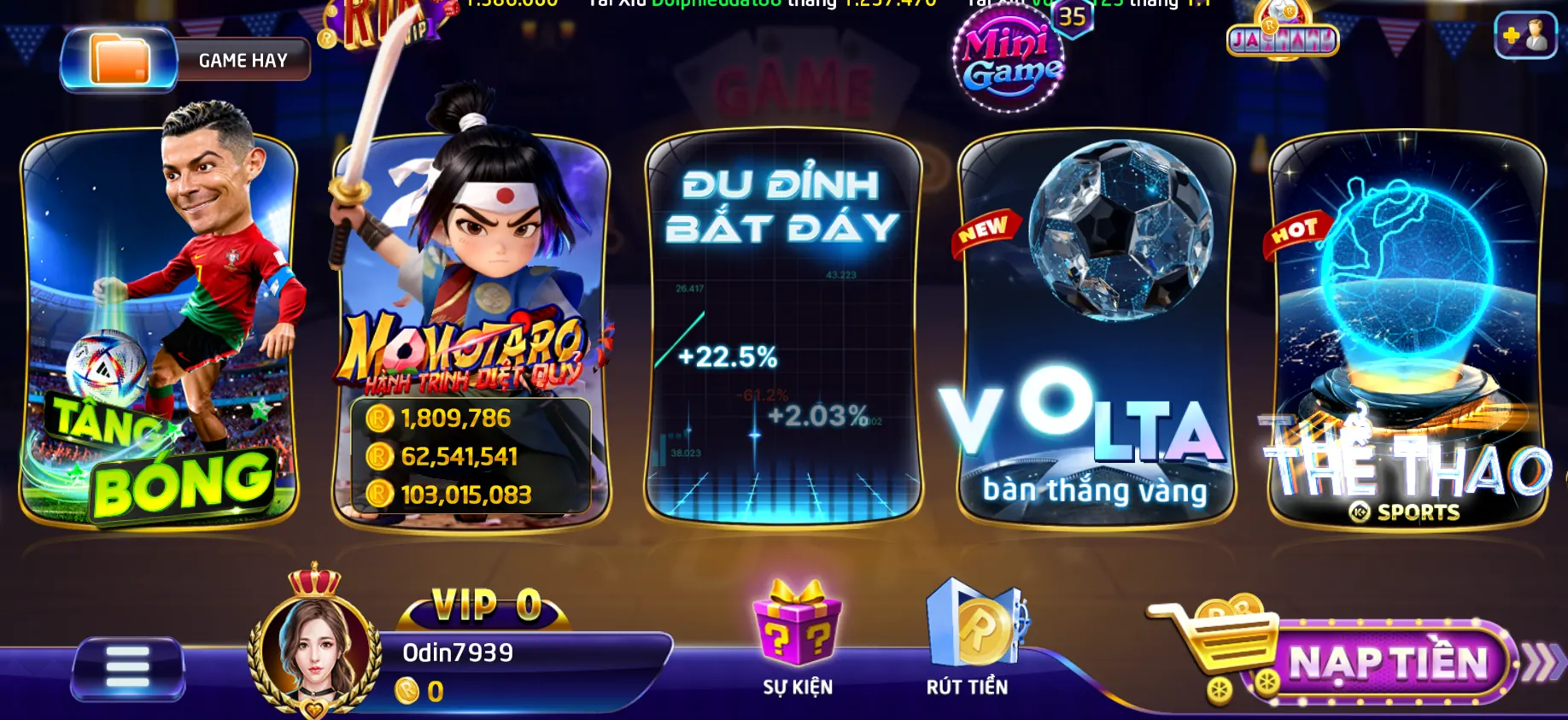Click the orange folder icon beside GAME HAY
This screenshot has height=720, width=1568.
pos(120,58)
